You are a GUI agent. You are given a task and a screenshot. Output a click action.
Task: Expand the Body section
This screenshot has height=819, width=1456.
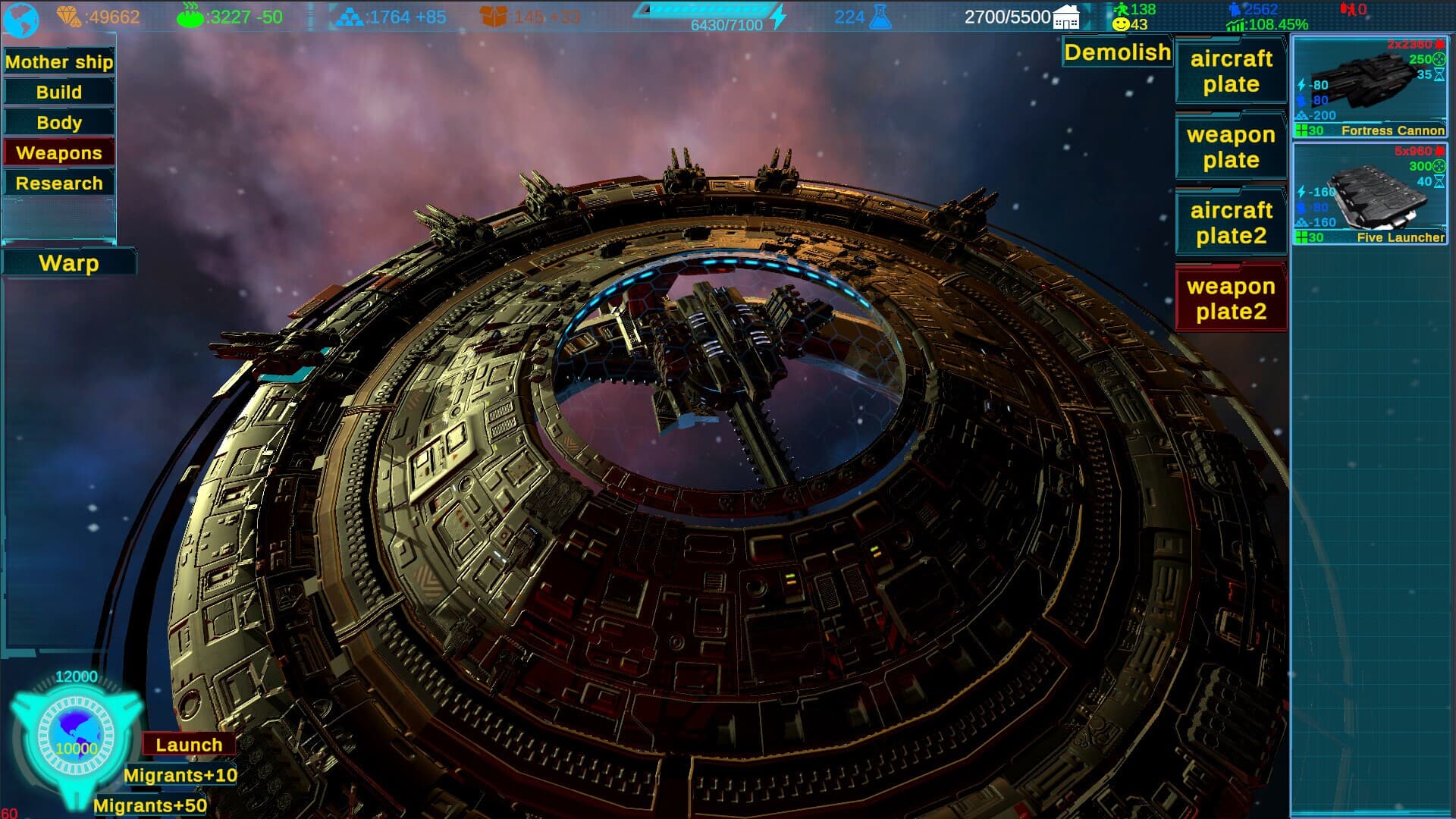pyautogui.click(x=59, y=122)
